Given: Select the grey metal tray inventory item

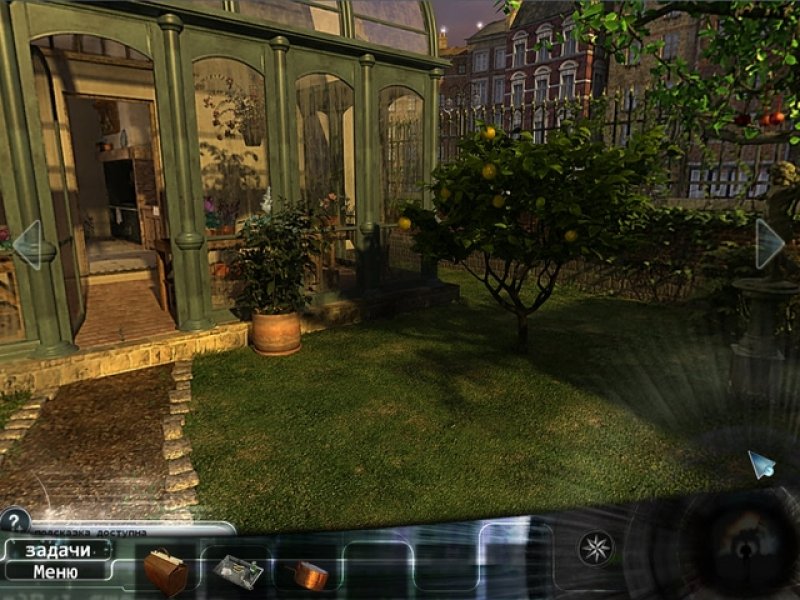Looking at the screenshot, I should pyautogui.click(x=238, y=571).
